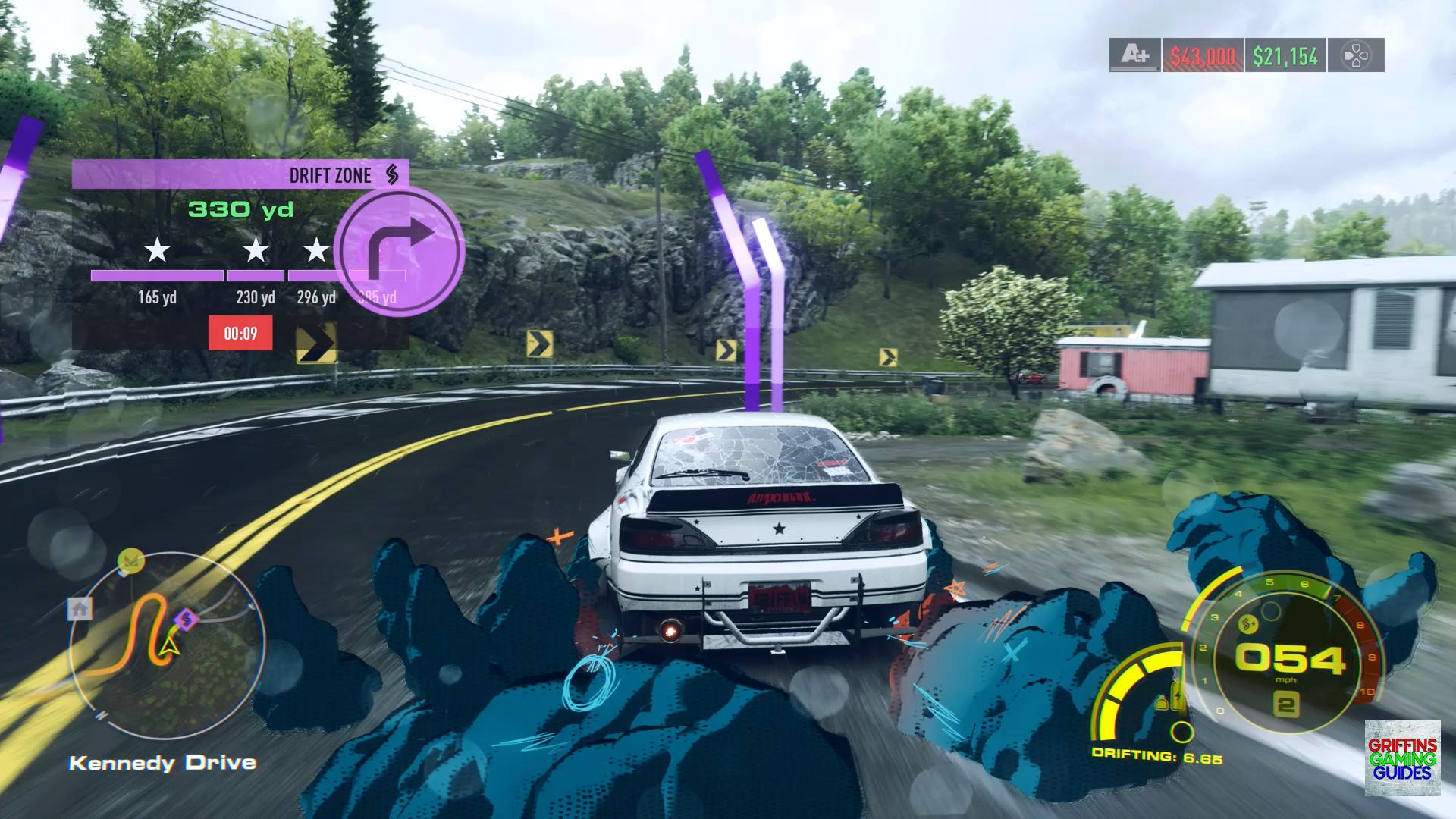This screenshot has height=819, width=1456.
Task: Select the yellow icon above the minimap
Action: pyautogui.click(x=131, y=560)
